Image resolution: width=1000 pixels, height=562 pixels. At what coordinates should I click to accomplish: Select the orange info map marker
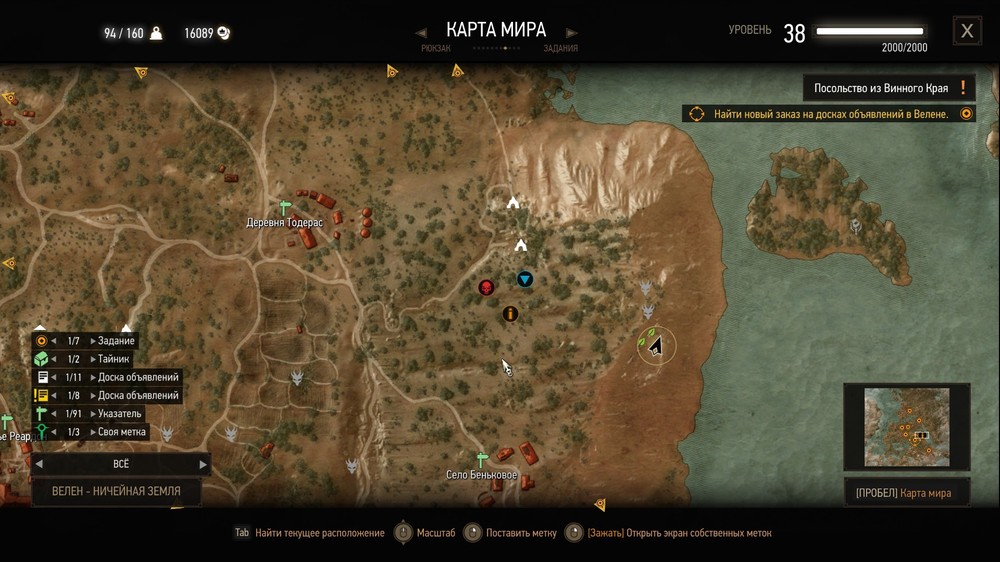510,314
